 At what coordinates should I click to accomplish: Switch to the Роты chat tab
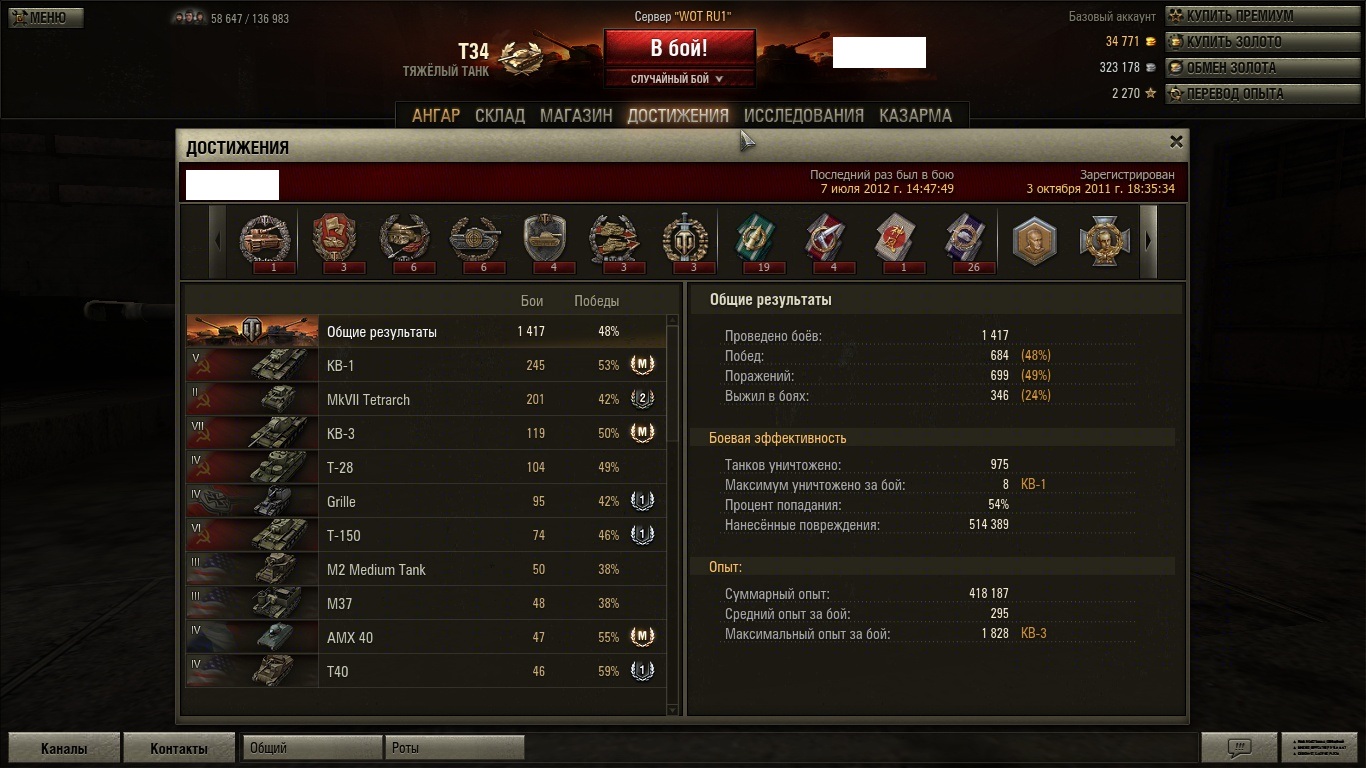[x=454, y=748]
